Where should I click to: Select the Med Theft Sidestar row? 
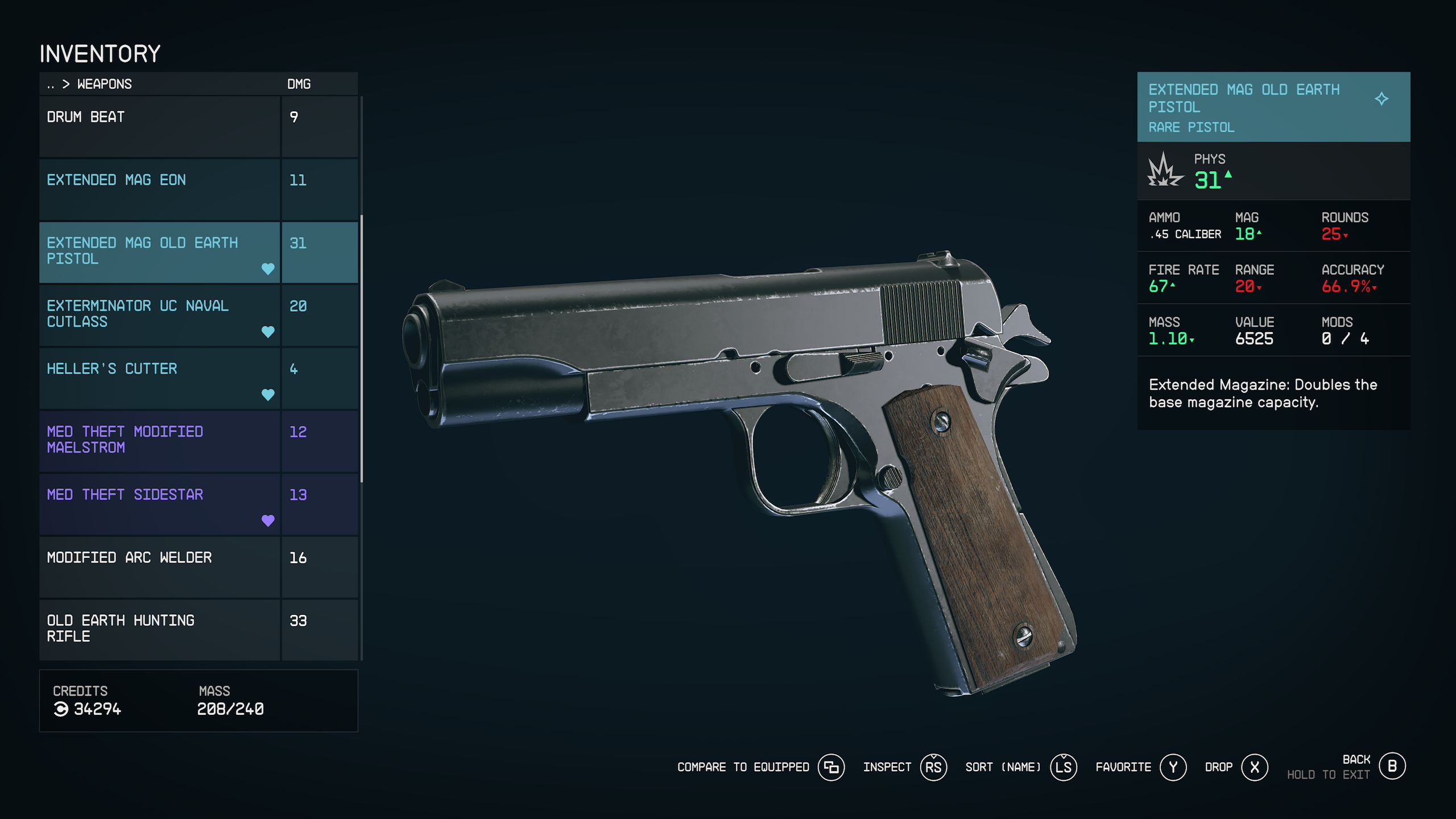(159, 504)
